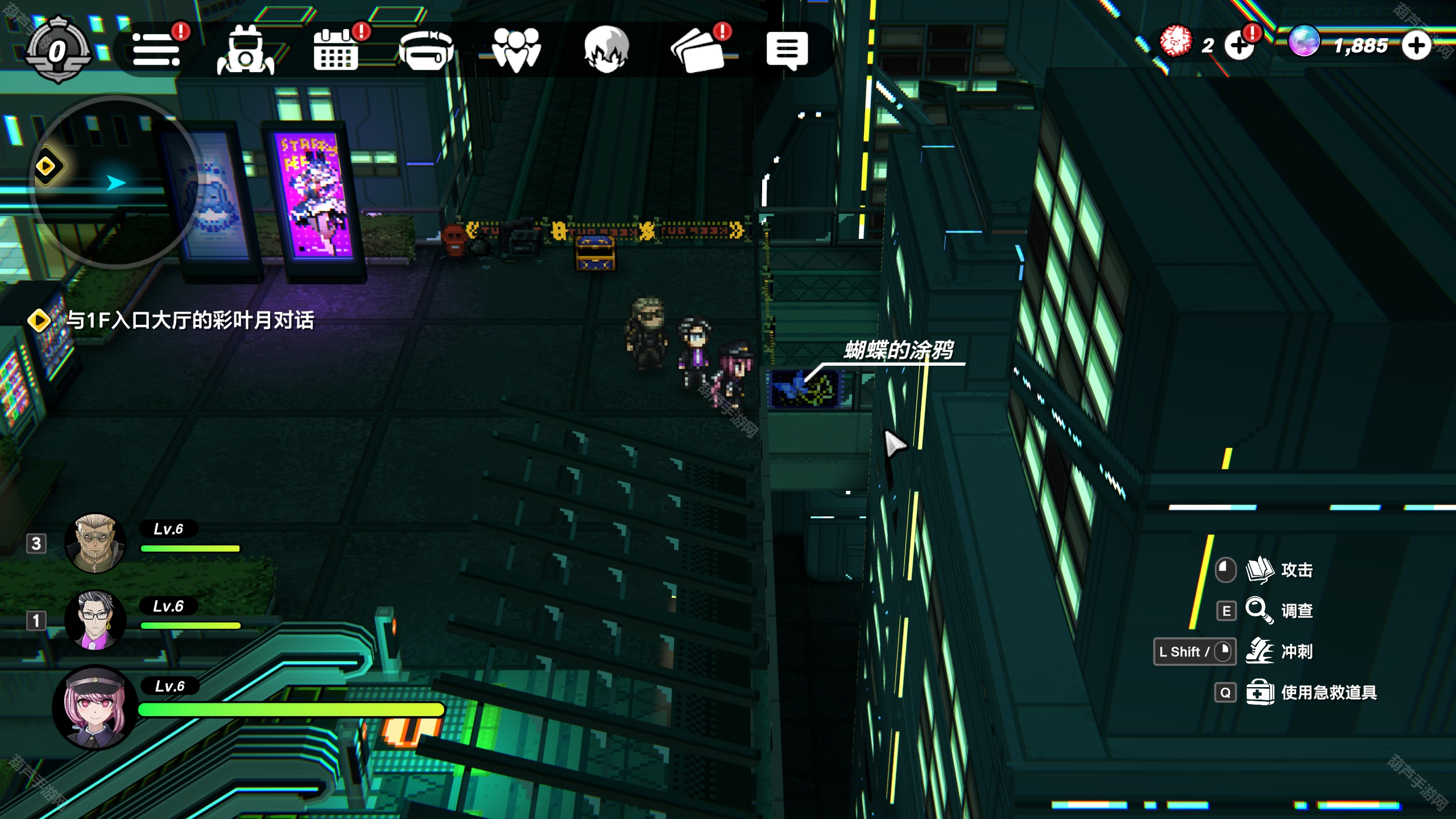The width and height of the screenshot is (1456, 819).
Task: Open the calendar schedule icon
Action: click(x=336, y=49)
